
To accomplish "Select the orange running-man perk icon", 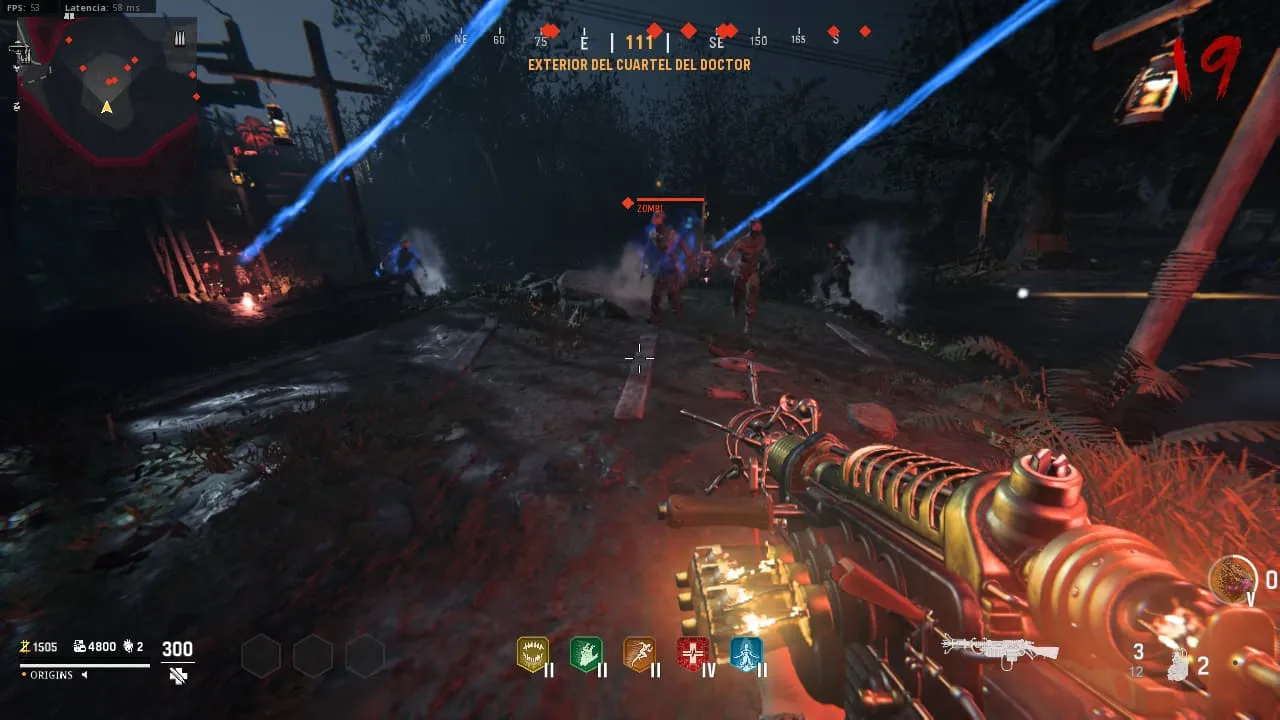I will (x=639, y=654).
